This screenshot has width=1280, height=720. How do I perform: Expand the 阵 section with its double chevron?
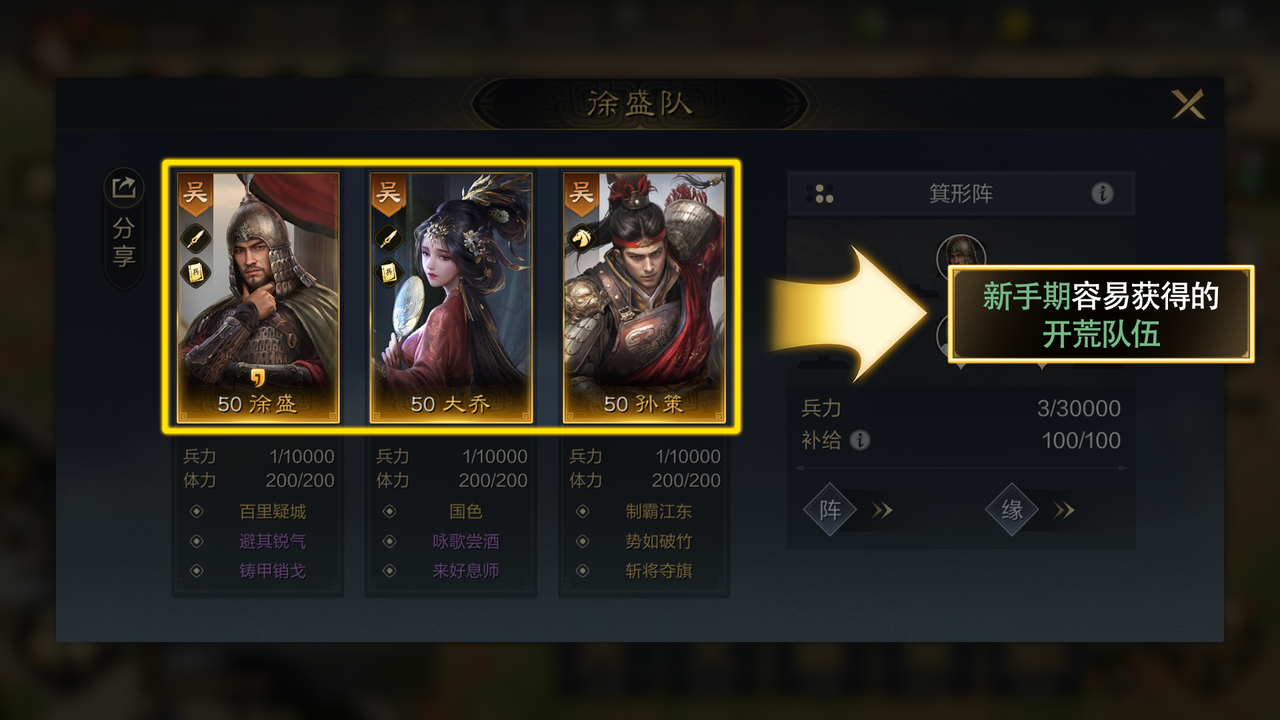pyautogui.click(x=882, y=510)
